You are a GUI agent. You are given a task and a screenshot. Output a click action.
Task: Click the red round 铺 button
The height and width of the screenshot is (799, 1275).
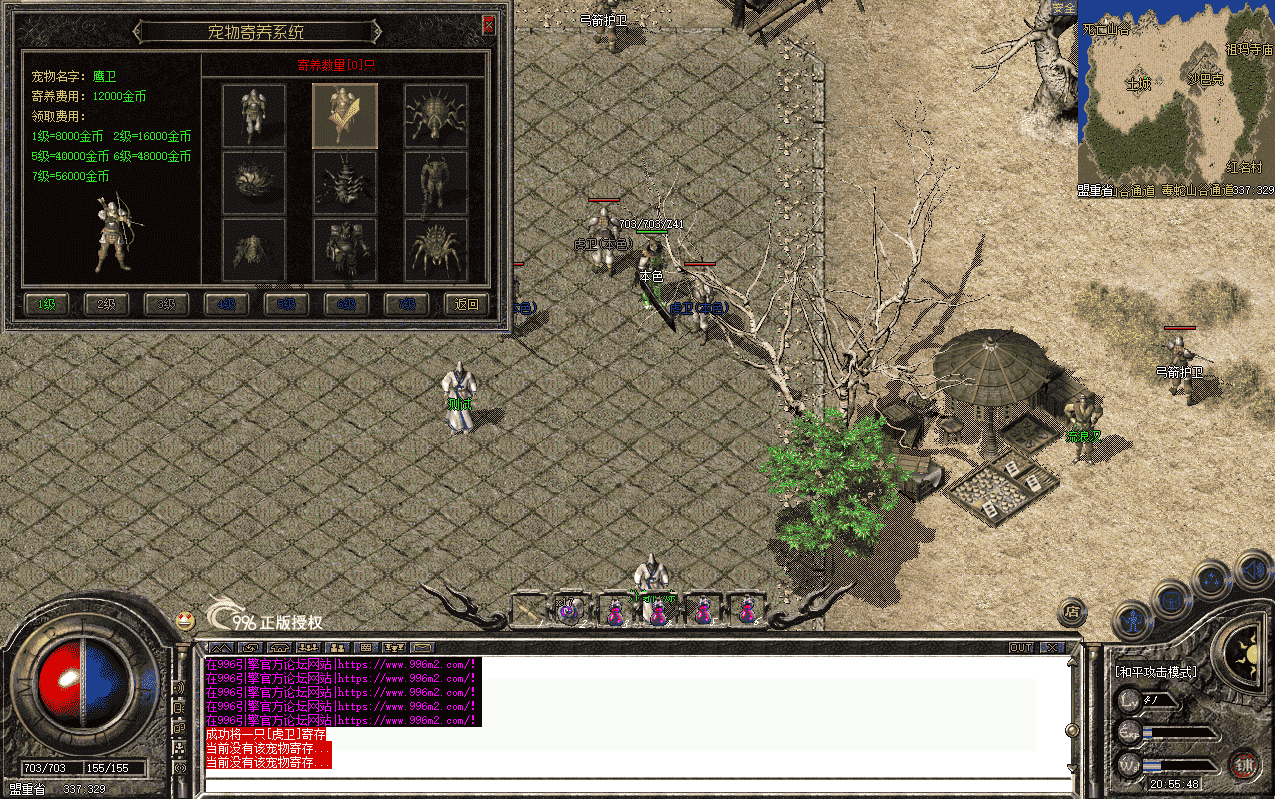point(1244,766)
